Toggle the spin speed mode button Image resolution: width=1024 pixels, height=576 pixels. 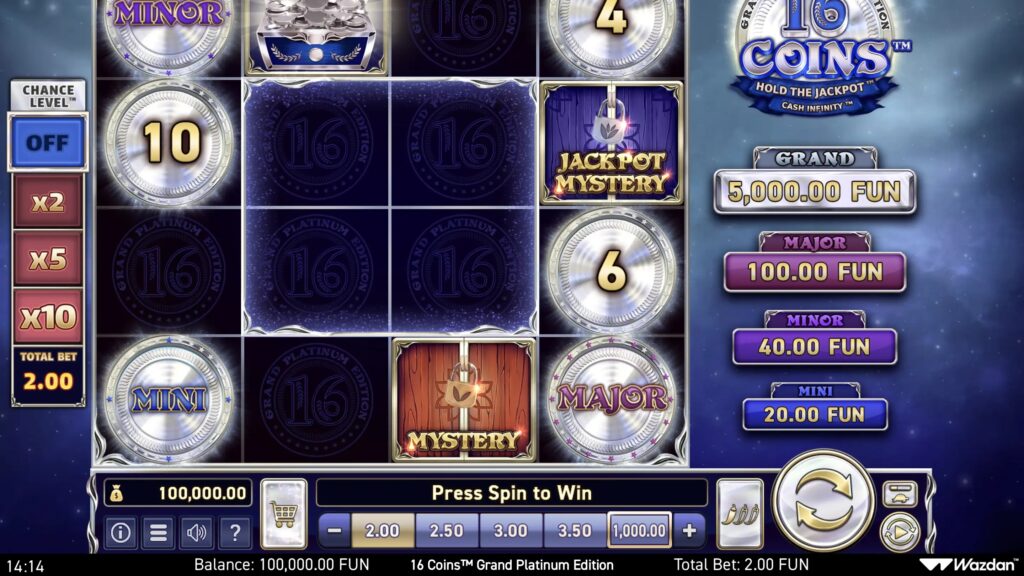pos(899,494)
